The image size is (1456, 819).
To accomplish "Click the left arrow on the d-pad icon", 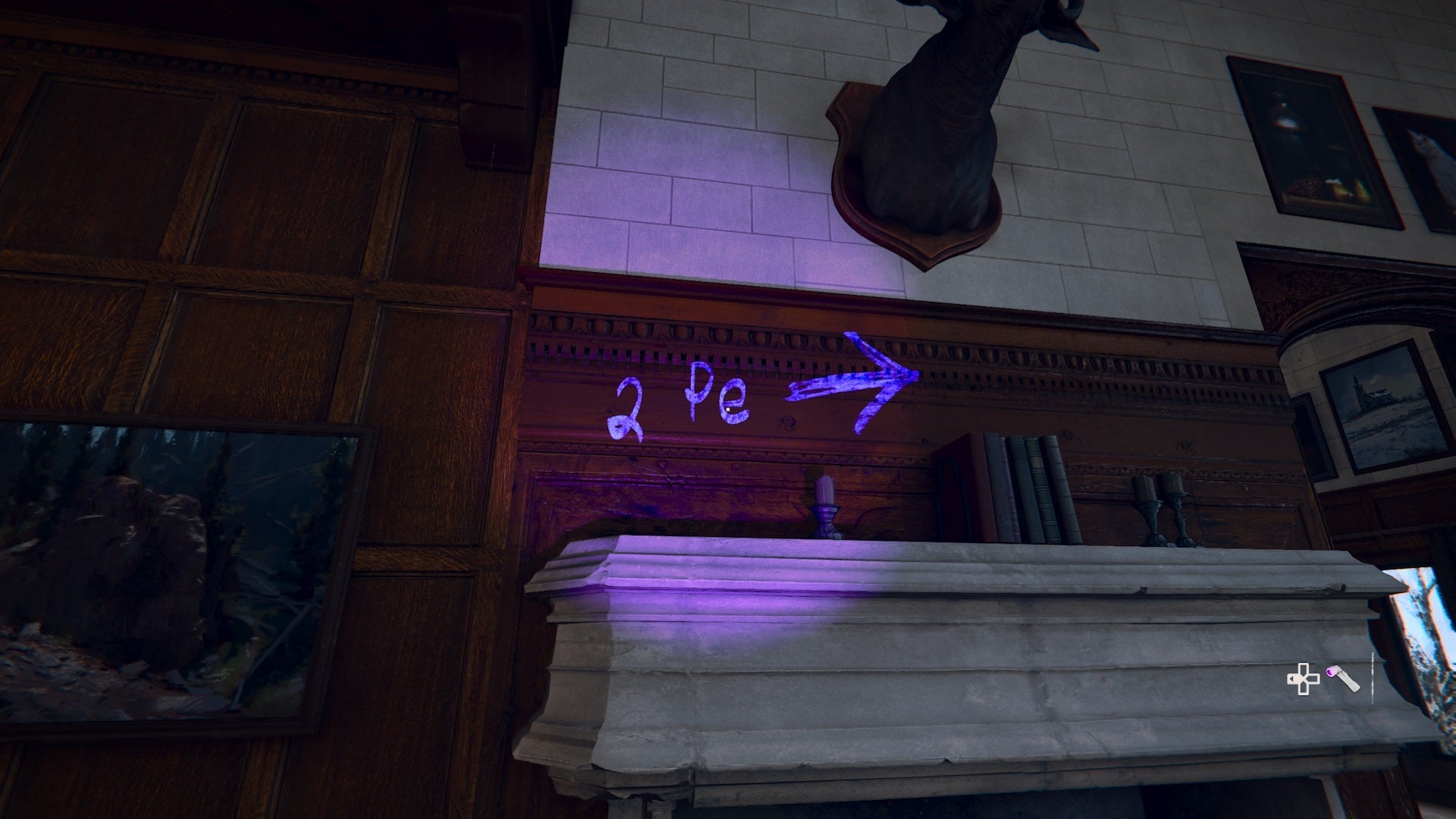I will tap(1291, 679).
